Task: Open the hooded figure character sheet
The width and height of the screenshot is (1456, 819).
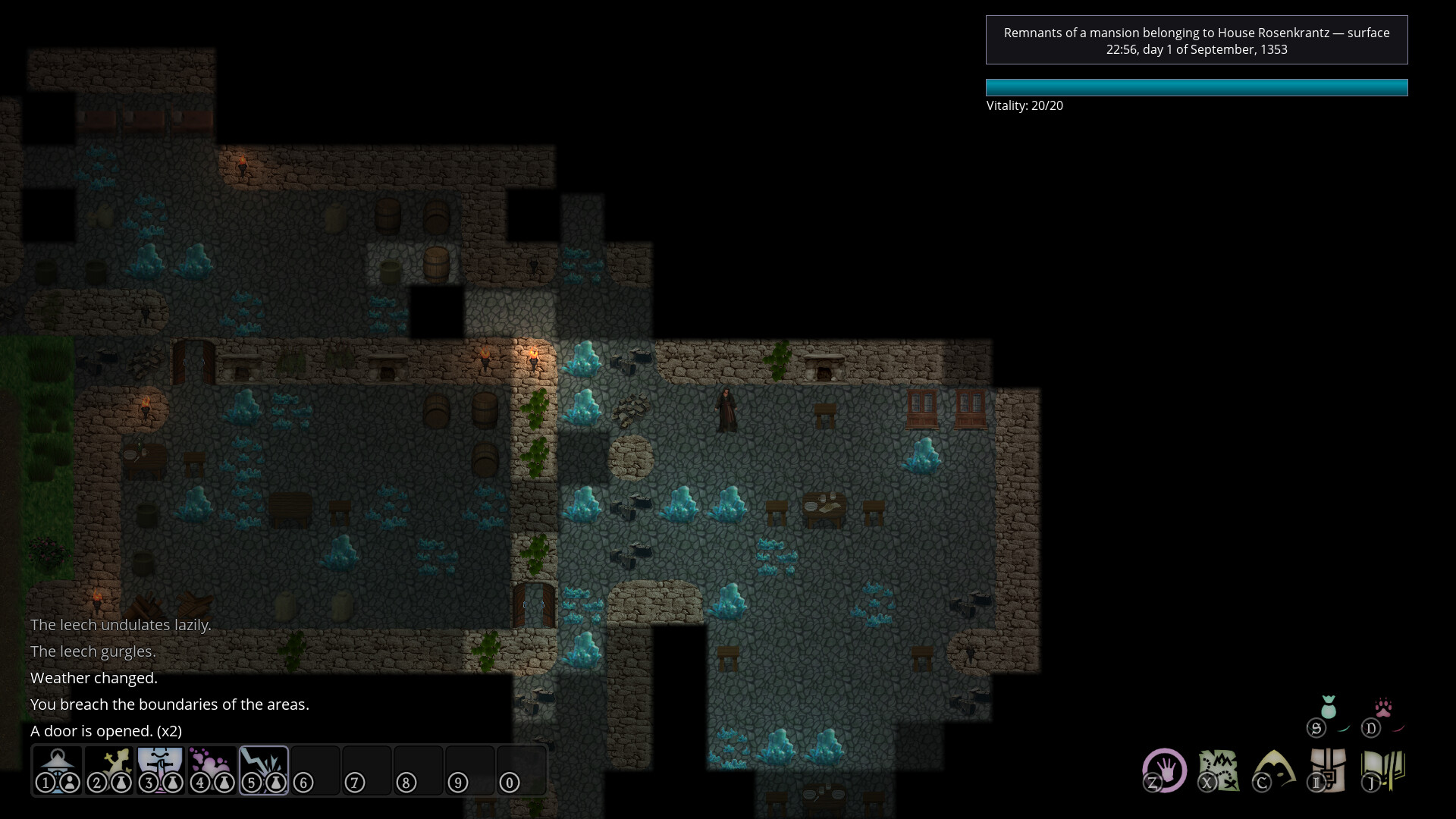Action: click(x=1273, y=770)
